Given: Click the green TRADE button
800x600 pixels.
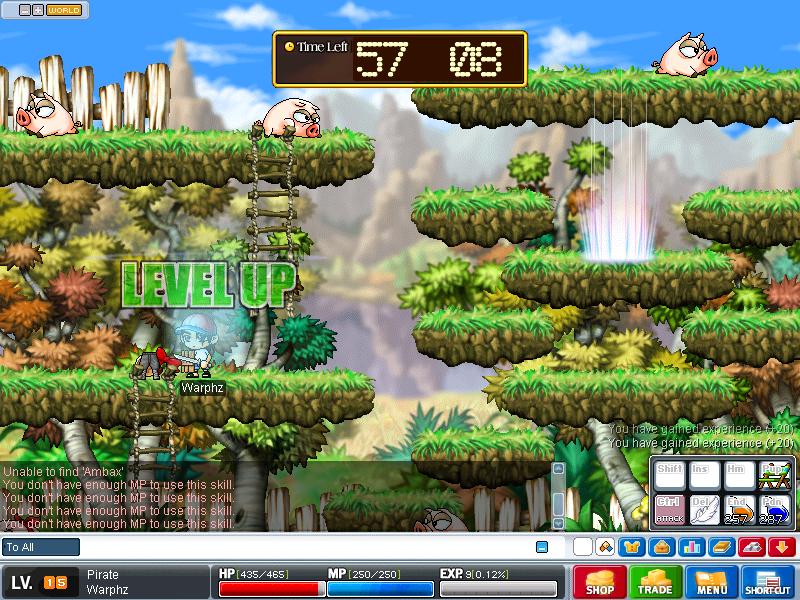Looking at the screenshot, I should 656,582.
